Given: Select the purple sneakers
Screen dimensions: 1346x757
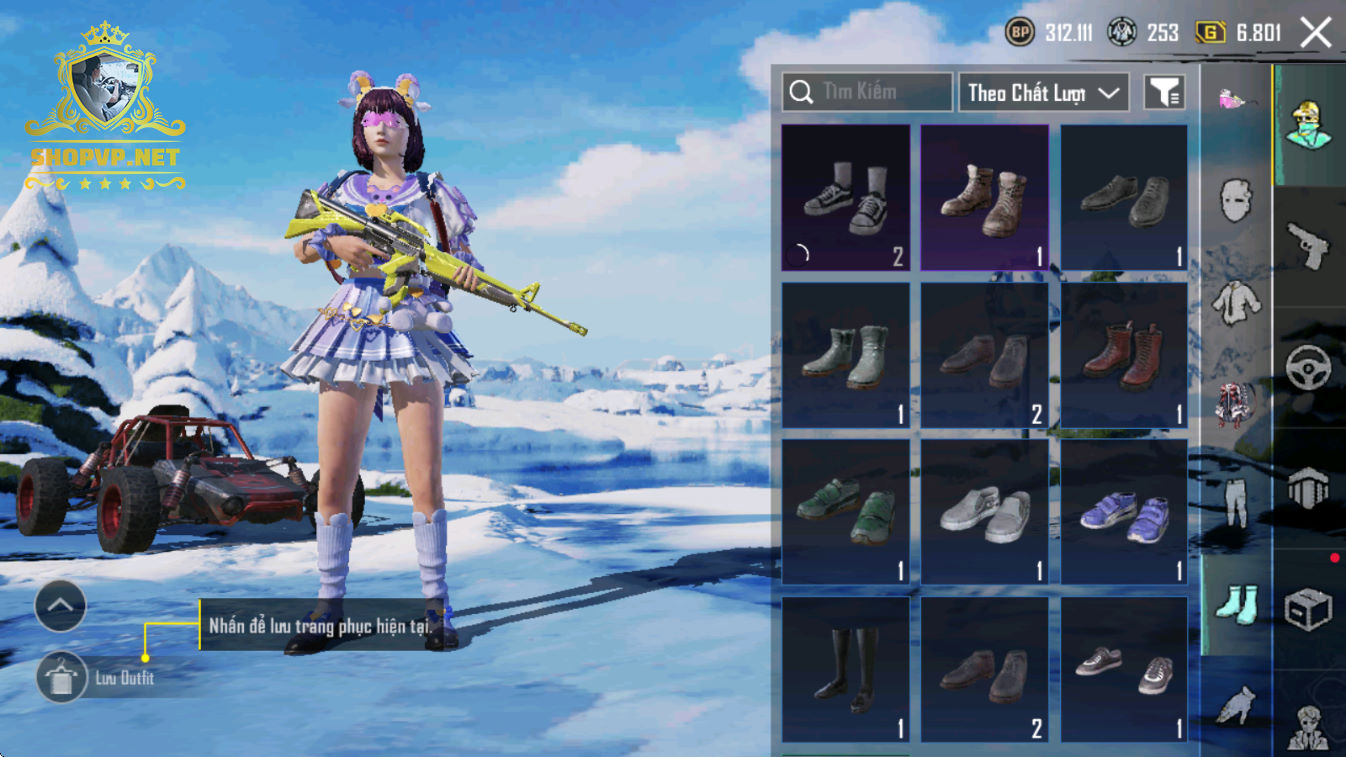Looking at the screenshot, I should click(x=1124, y=512).
